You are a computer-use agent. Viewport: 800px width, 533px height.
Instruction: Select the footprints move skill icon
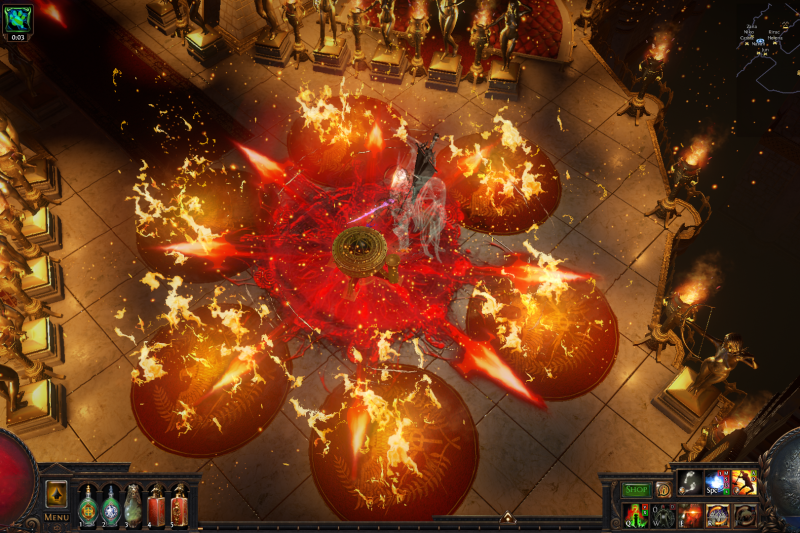tap(691, 483)
